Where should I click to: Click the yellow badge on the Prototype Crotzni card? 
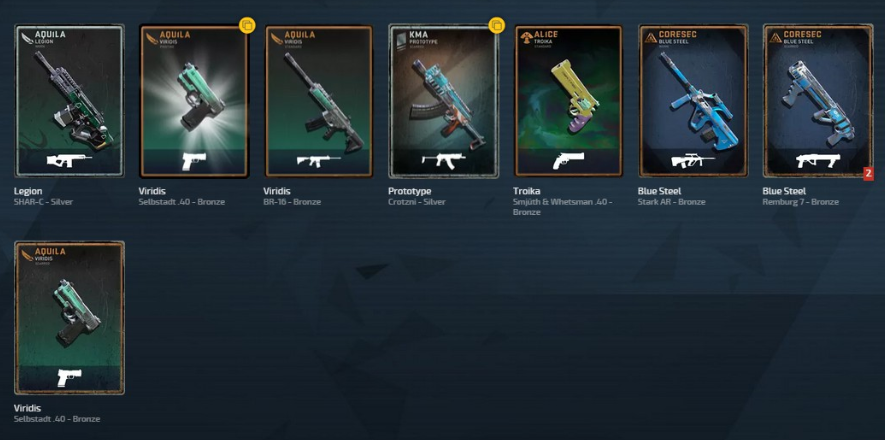tap(496, 26)
